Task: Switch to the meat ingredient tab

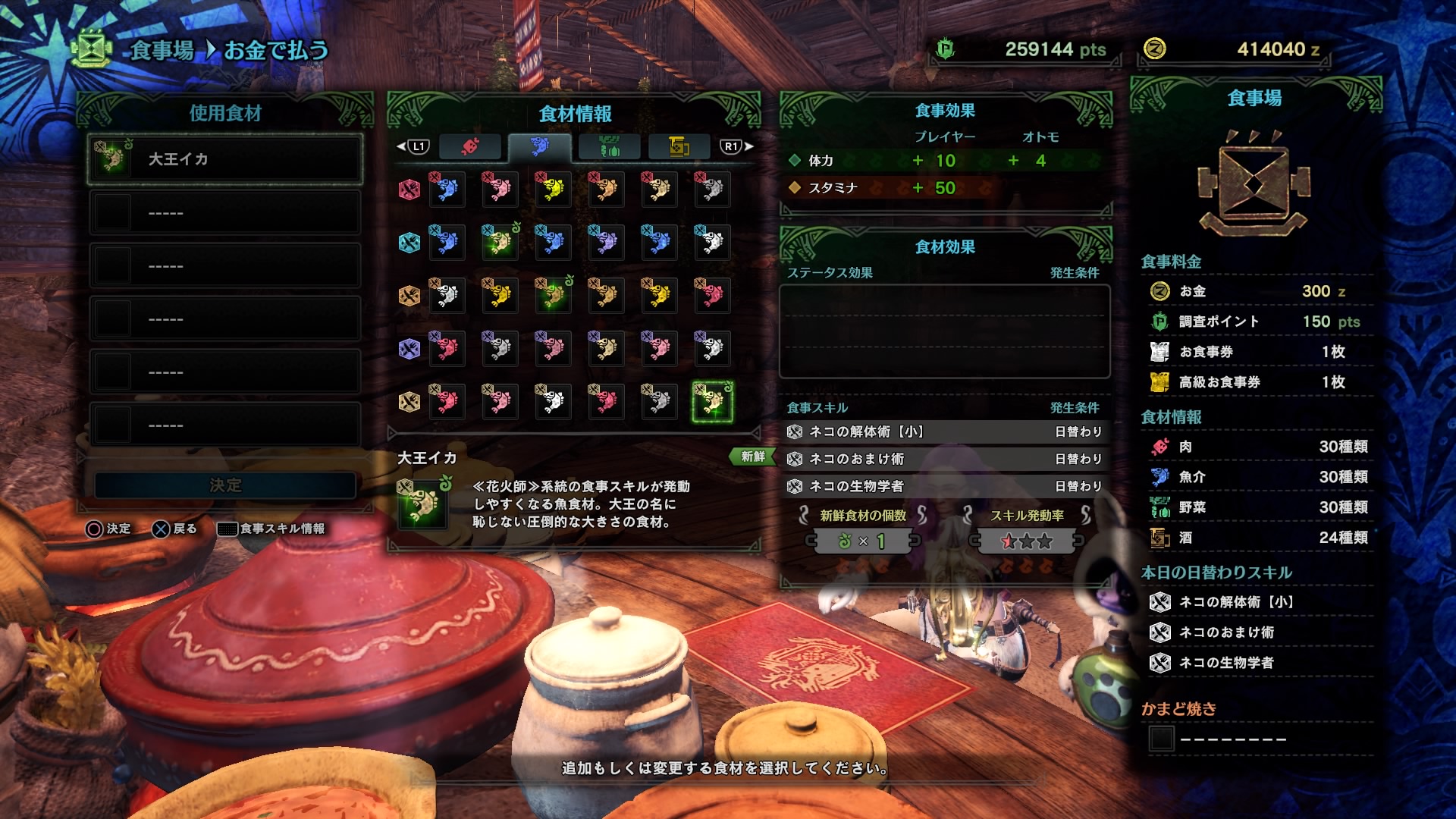Action: point(470,148)
